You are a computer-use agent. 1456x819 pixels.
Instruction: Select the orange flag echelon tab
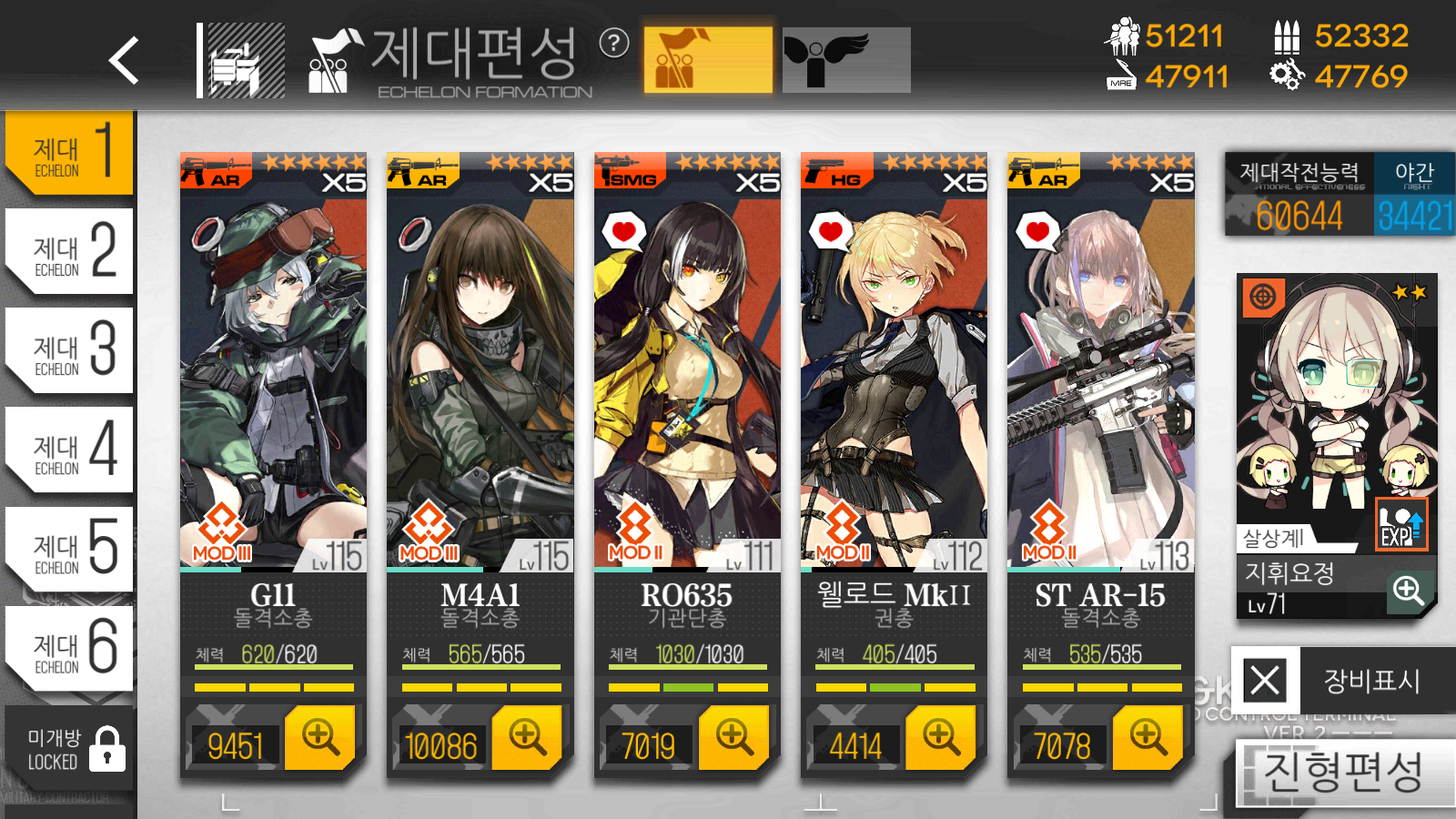(x=708, y=60)
